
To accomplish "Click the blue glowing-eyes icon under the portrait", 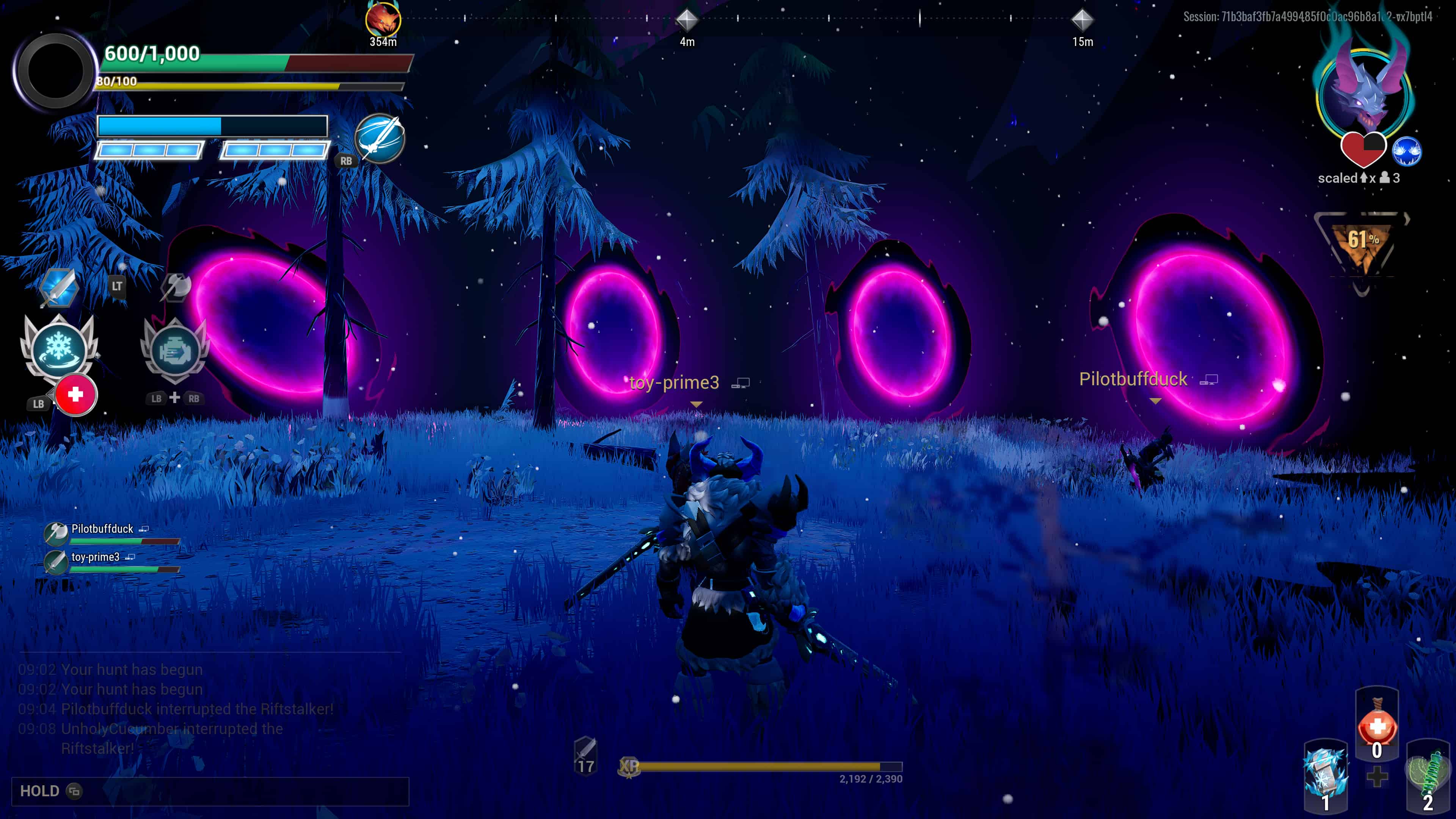I will coord(1406,151).
